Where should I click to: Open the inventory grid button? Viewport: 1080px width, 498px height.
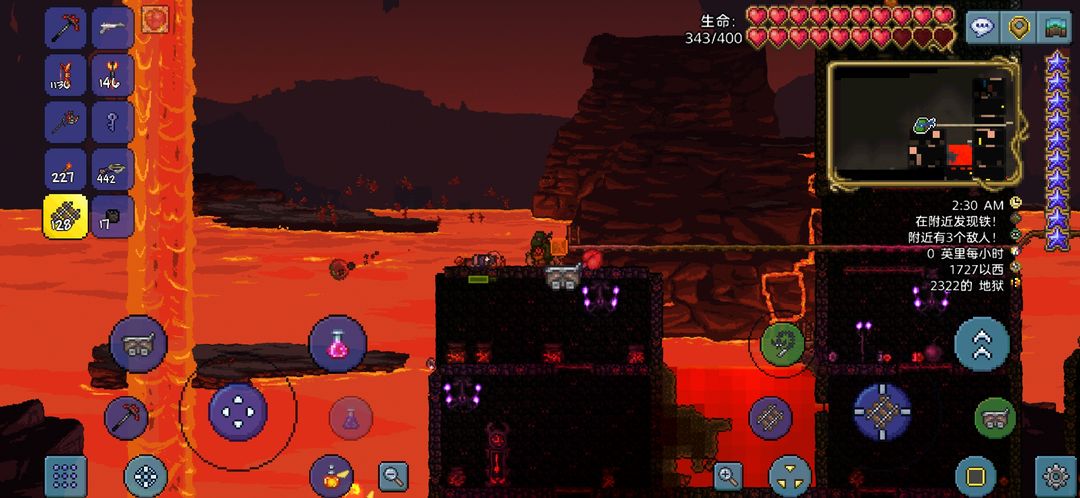65,476
